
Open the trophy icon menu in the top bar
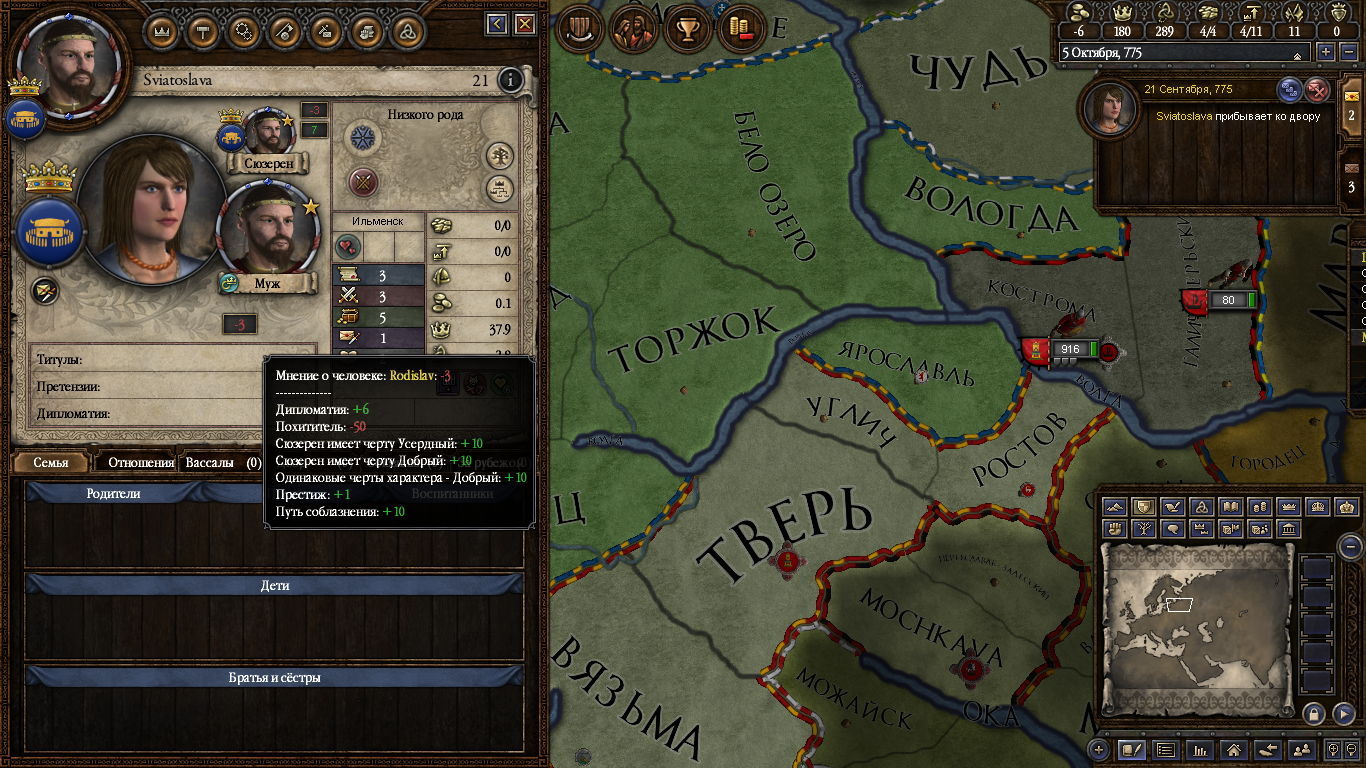pyautogui.click(x=687, y=28)
